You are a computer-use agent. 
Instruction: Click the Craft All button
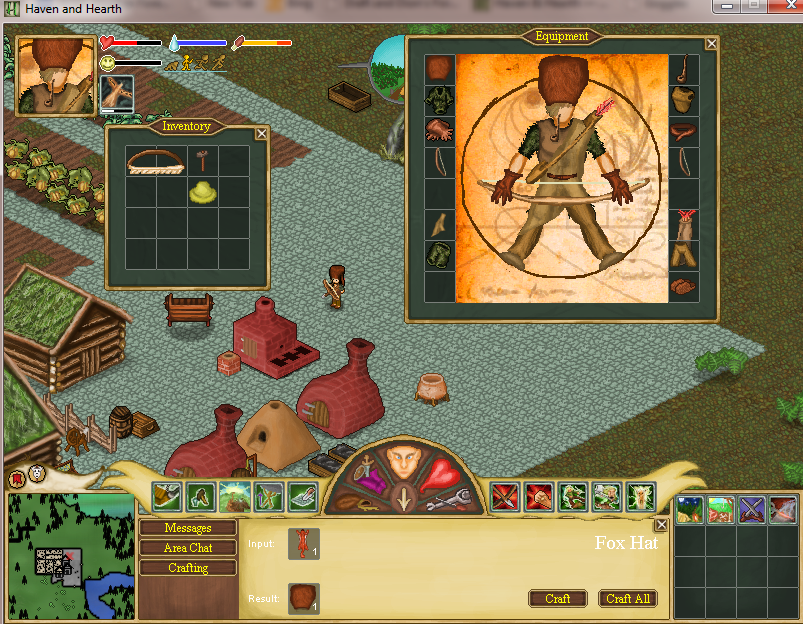pyautogui.click(x=628, y=598)
